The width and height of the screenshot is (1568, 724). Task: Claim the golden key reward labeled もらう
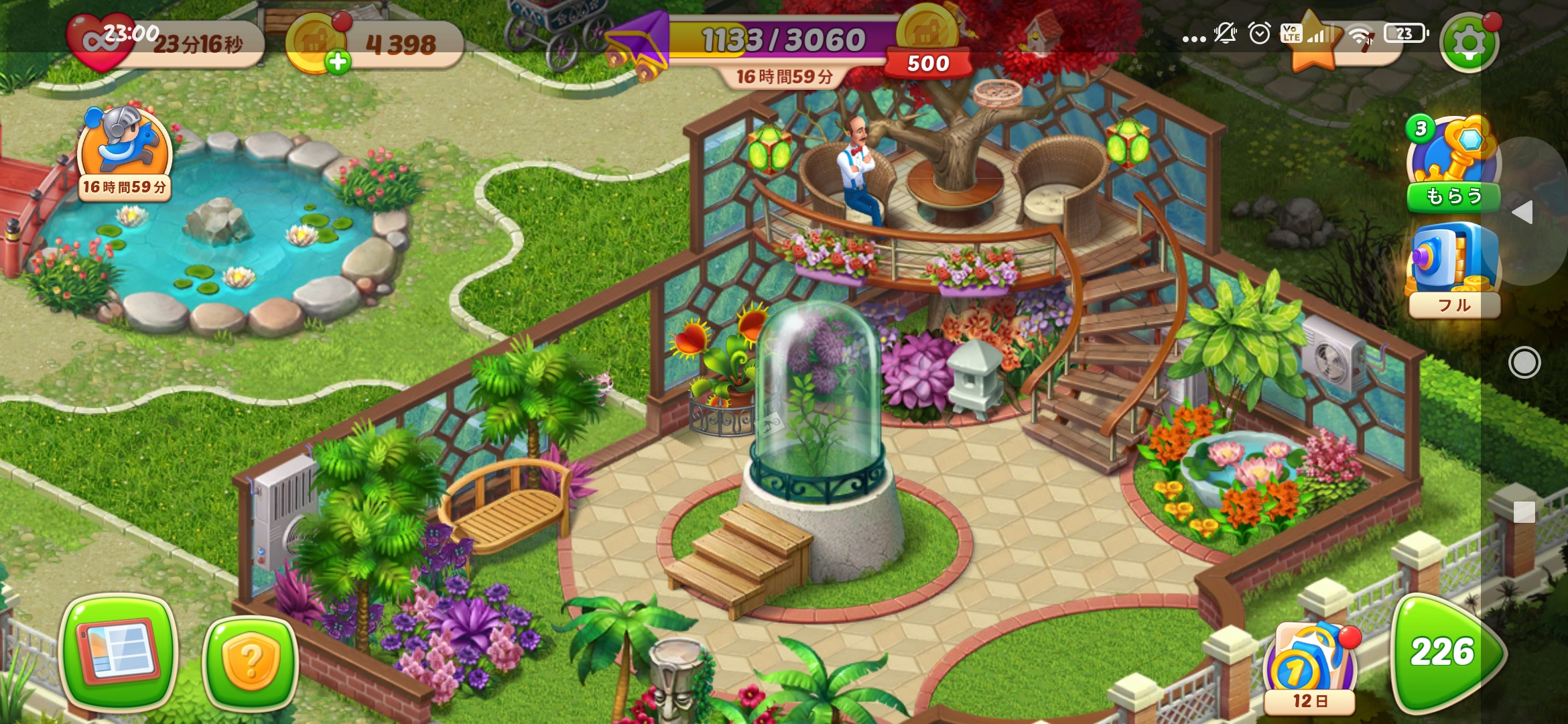1452,164
